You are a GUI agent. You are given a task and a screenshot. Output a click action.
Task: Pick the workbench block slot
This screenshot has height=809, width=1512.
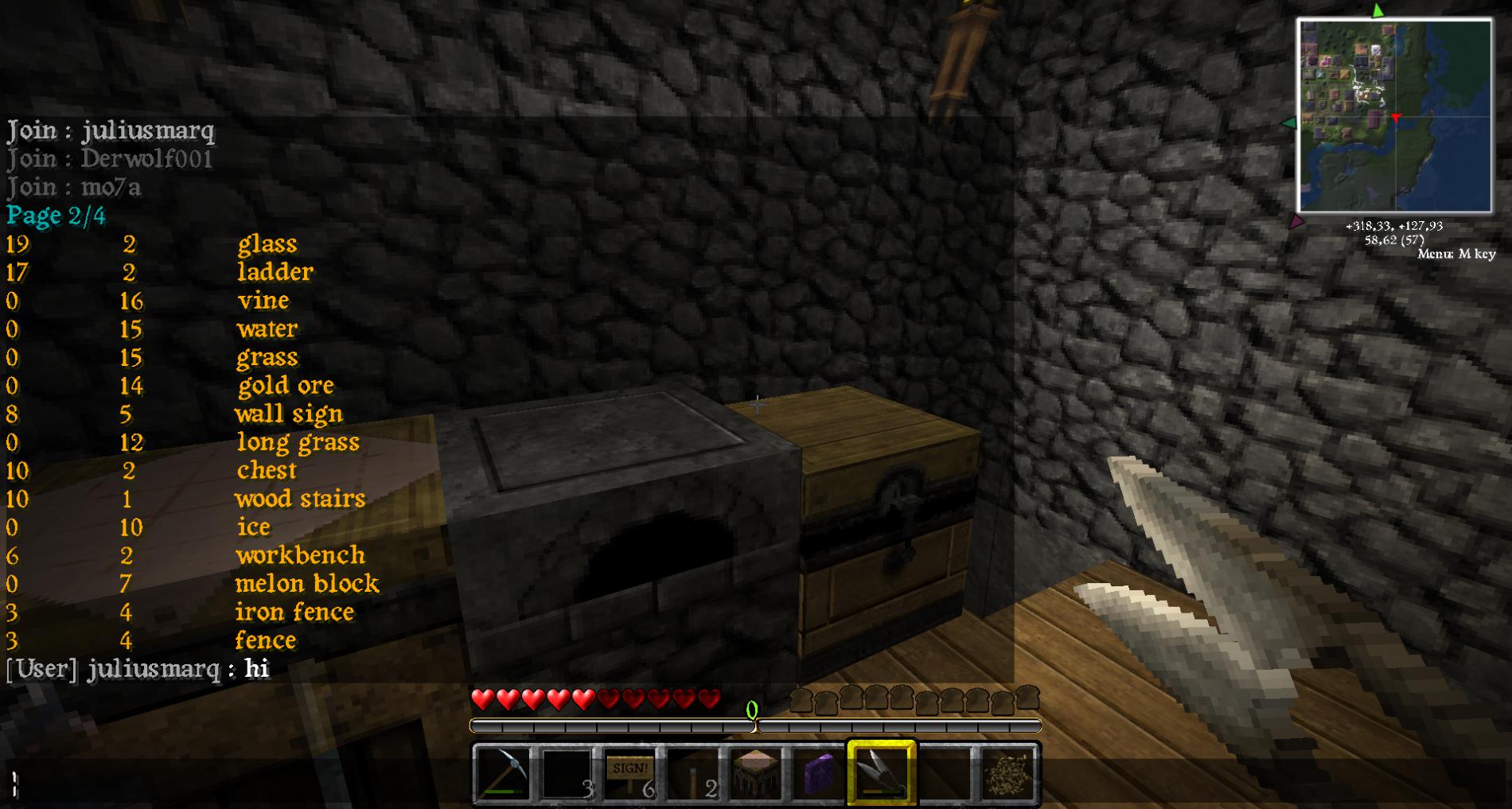click(755, 772)
